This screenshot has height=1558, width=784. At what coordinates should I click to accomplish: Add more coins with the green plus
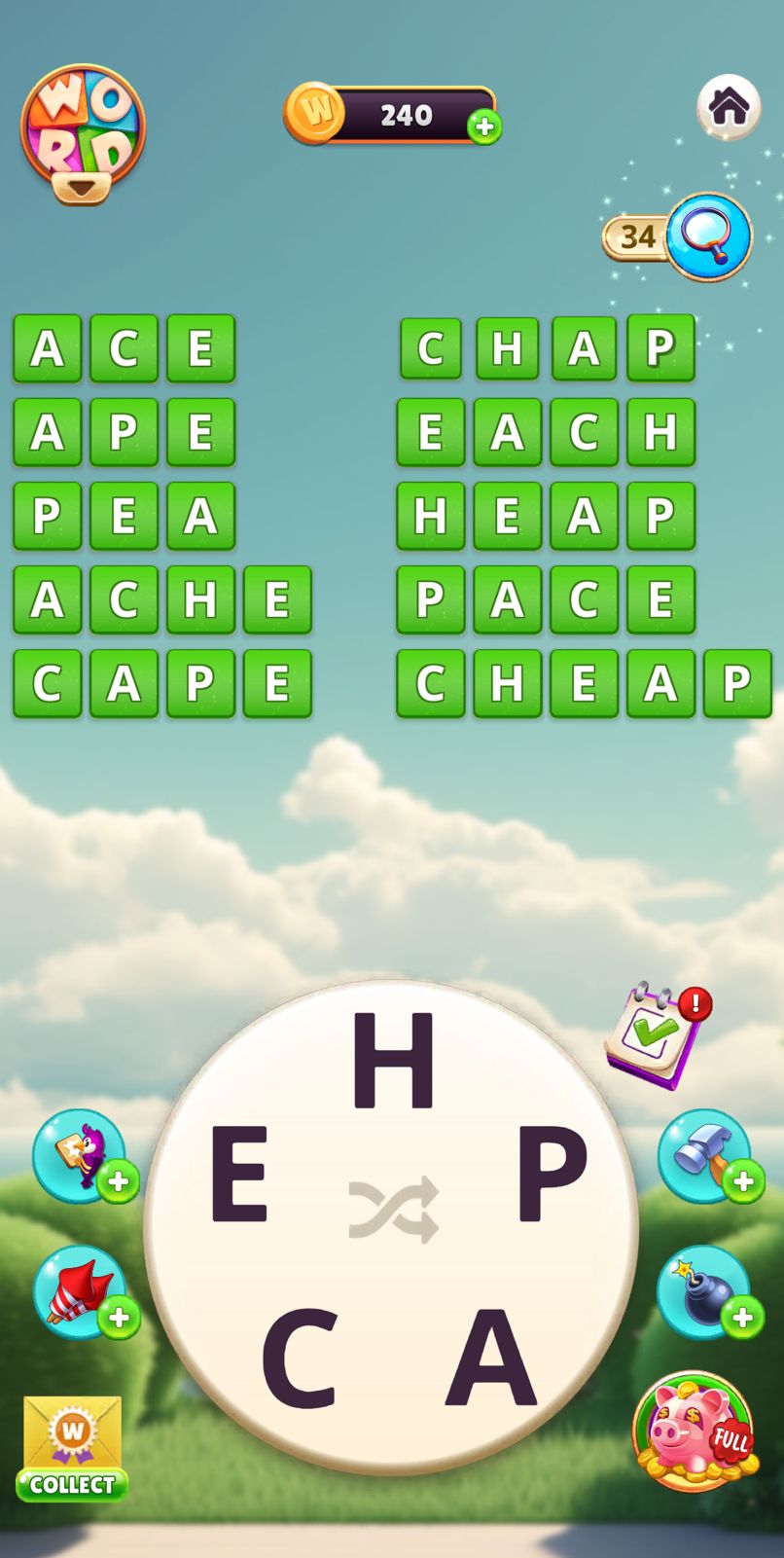(x=484, y=127)
